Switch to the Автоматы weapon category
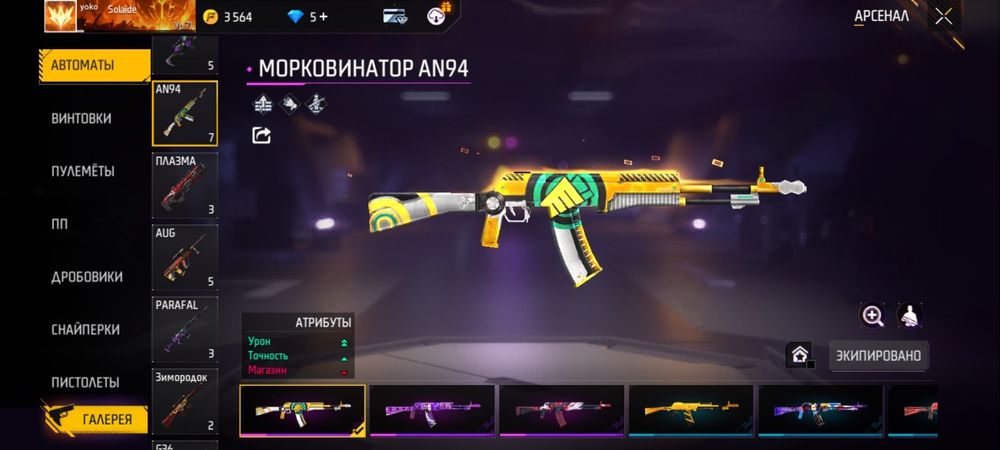 (84, 65)
